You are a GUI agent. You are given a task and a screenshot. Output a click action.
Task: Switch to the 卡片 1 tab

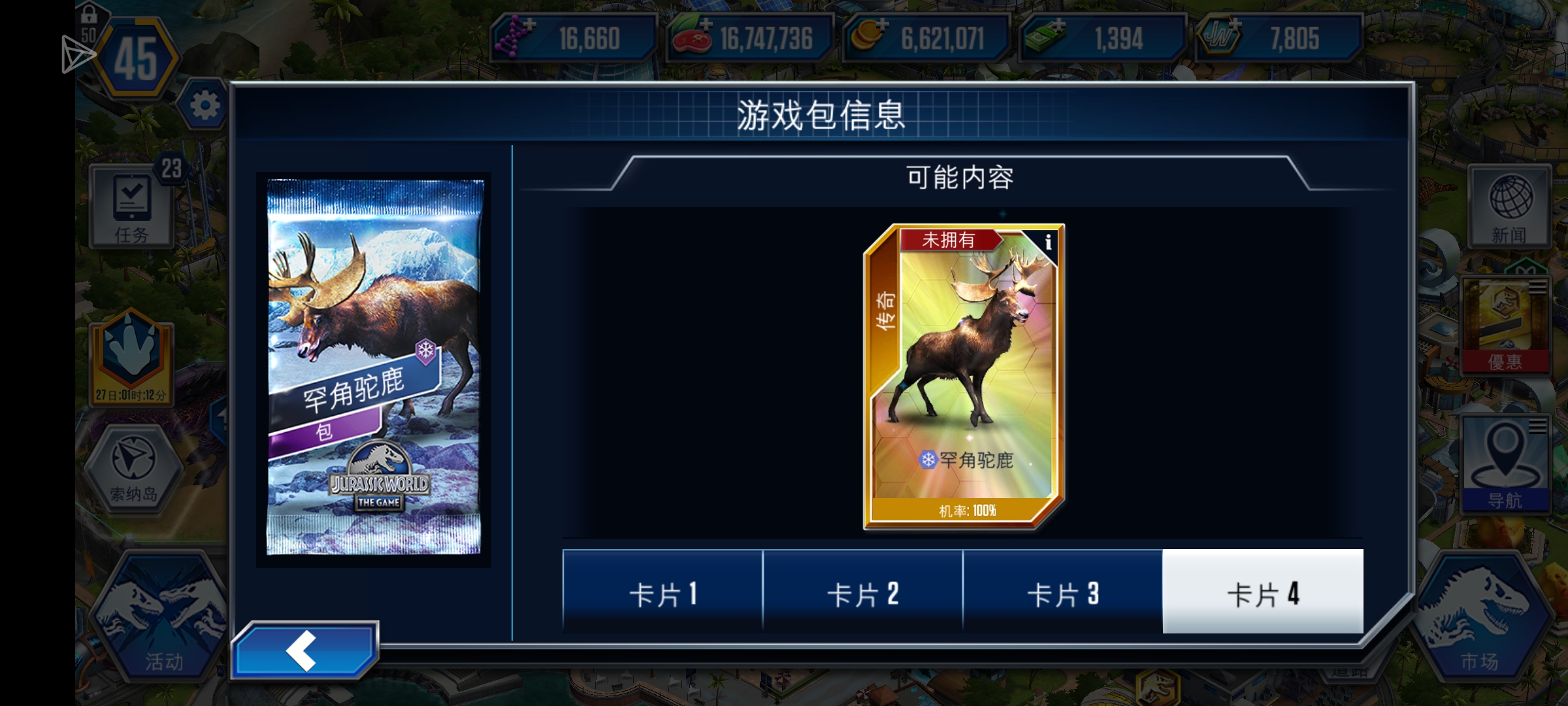tap(663, 594)
